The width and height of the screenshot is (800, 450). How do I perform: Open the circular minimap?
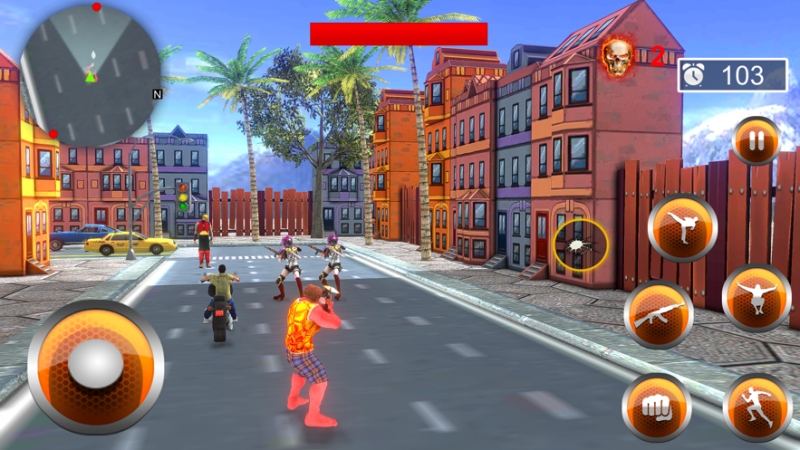pyautogui.click(x=91, y=74)
